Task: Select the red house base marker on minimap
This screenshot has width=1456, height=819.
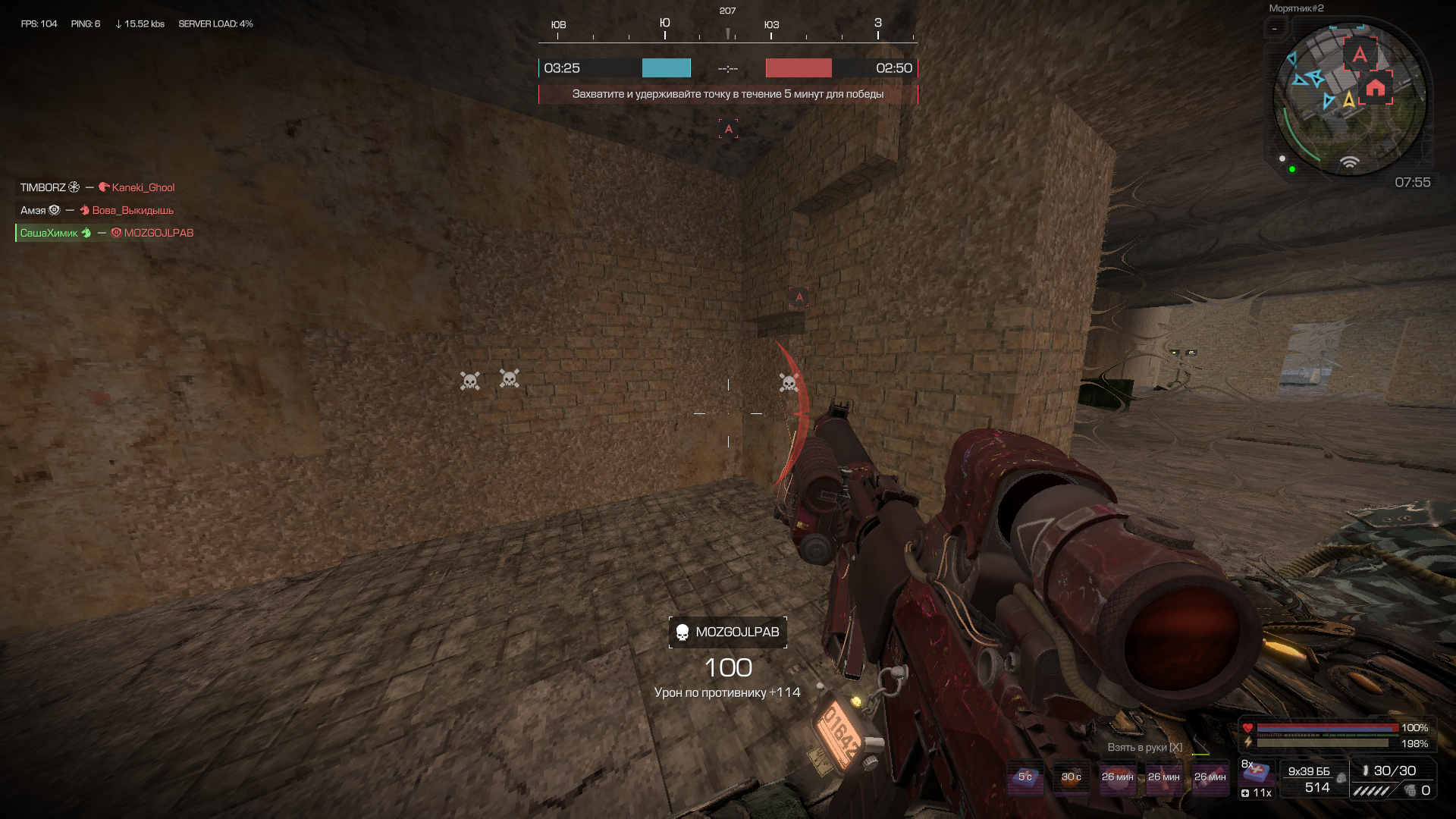Action: (1376, 88)
